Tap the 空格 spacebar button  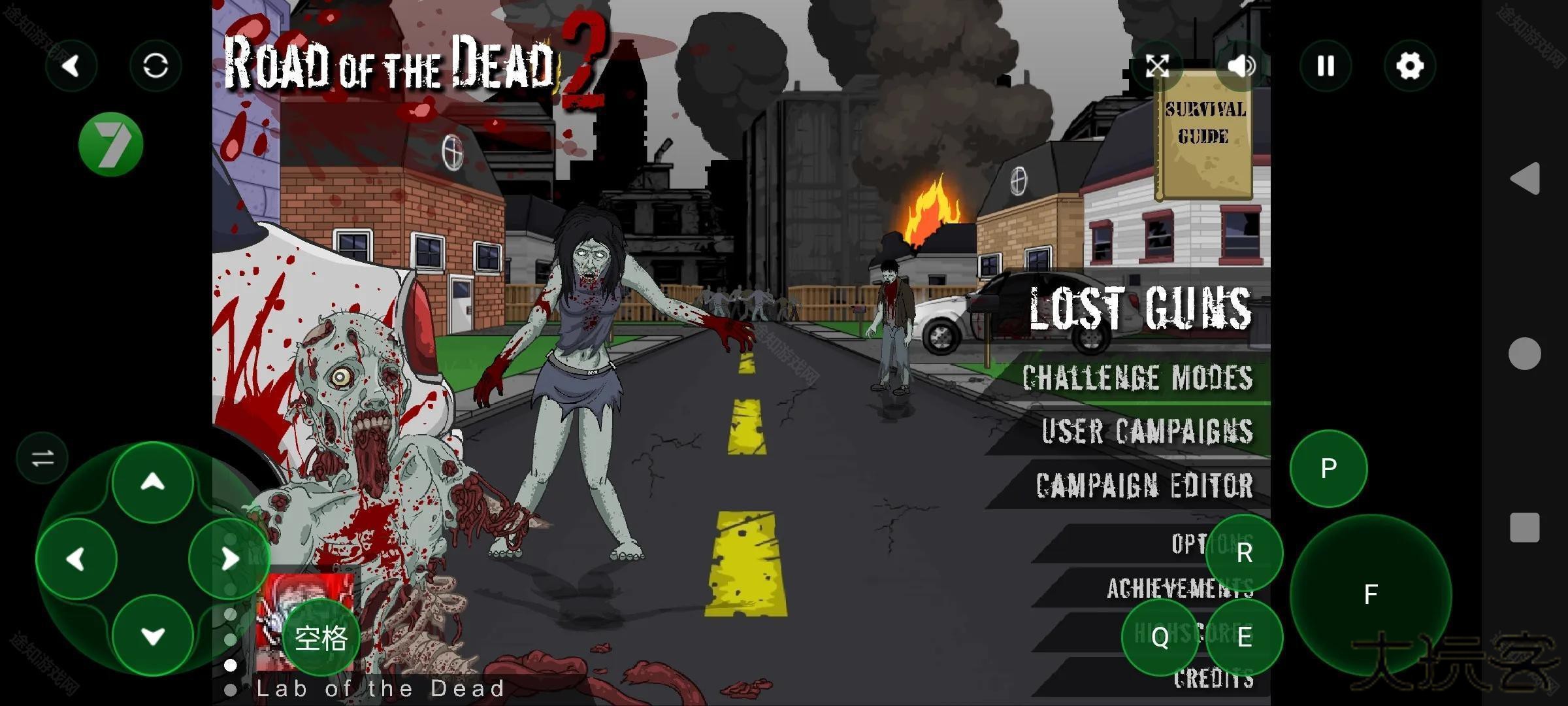tap(321, 637)
